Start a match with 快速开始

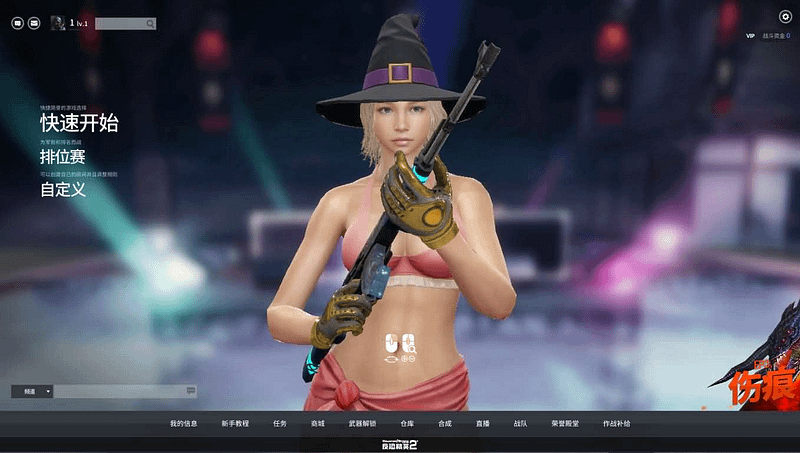coord(79,123)
